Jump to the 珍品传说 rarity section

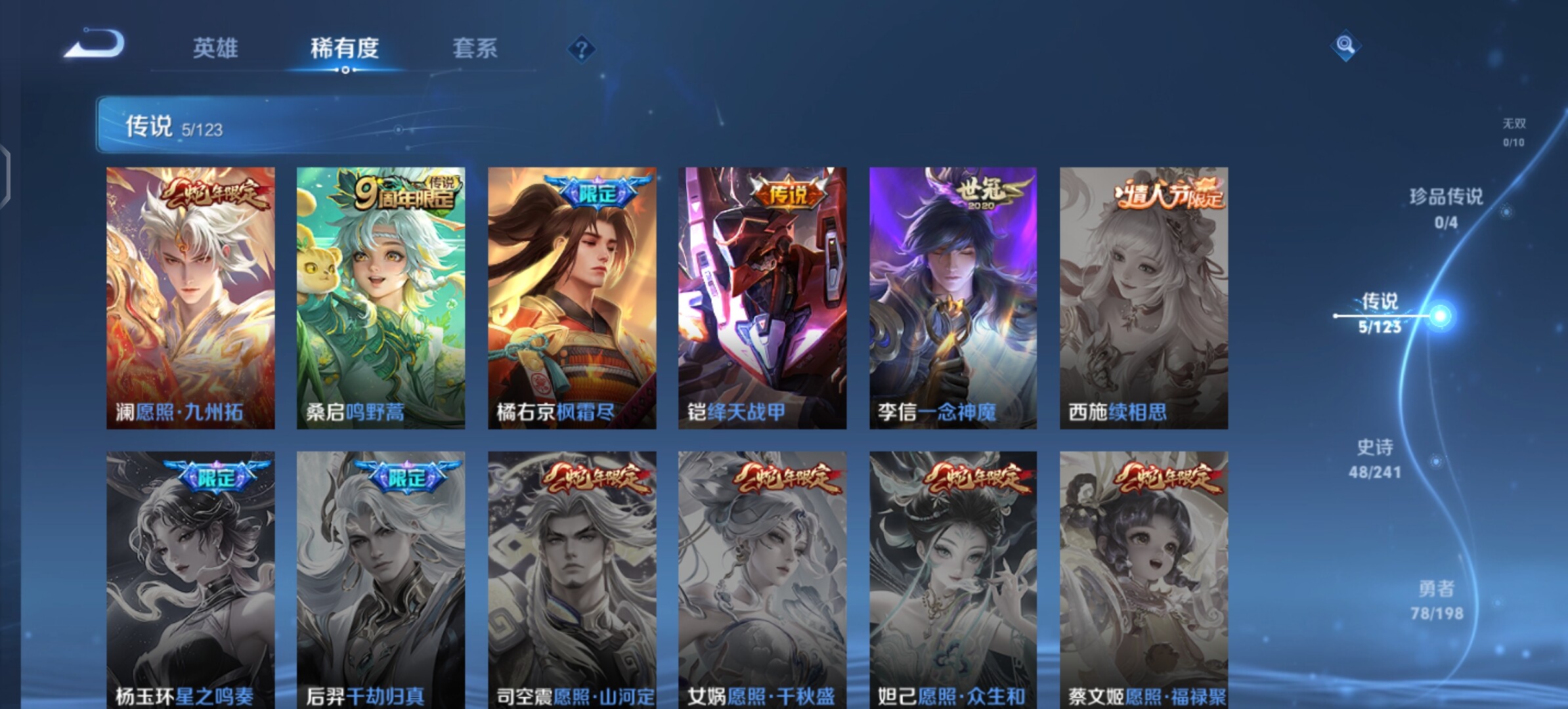pyautogui.click(x=1446, y=207)
